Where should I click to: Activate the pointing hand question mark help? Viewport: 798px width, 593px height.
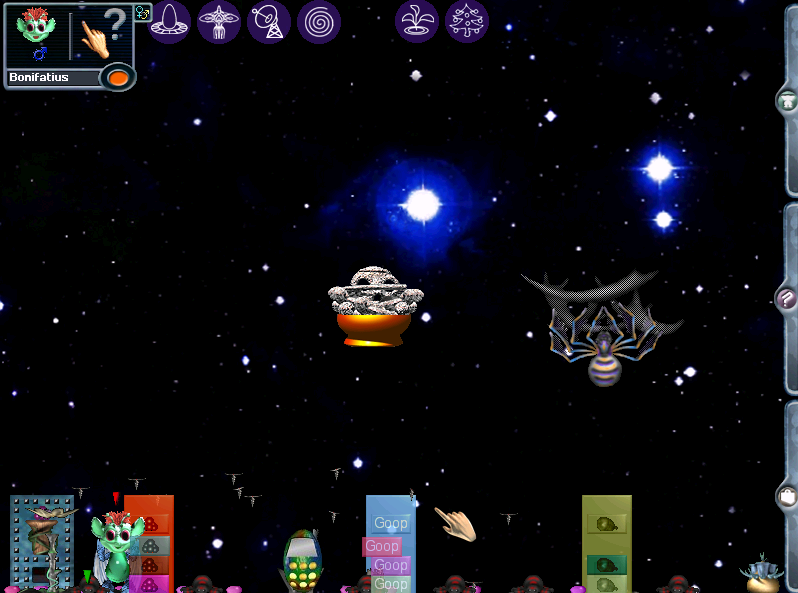pos(103,35)
